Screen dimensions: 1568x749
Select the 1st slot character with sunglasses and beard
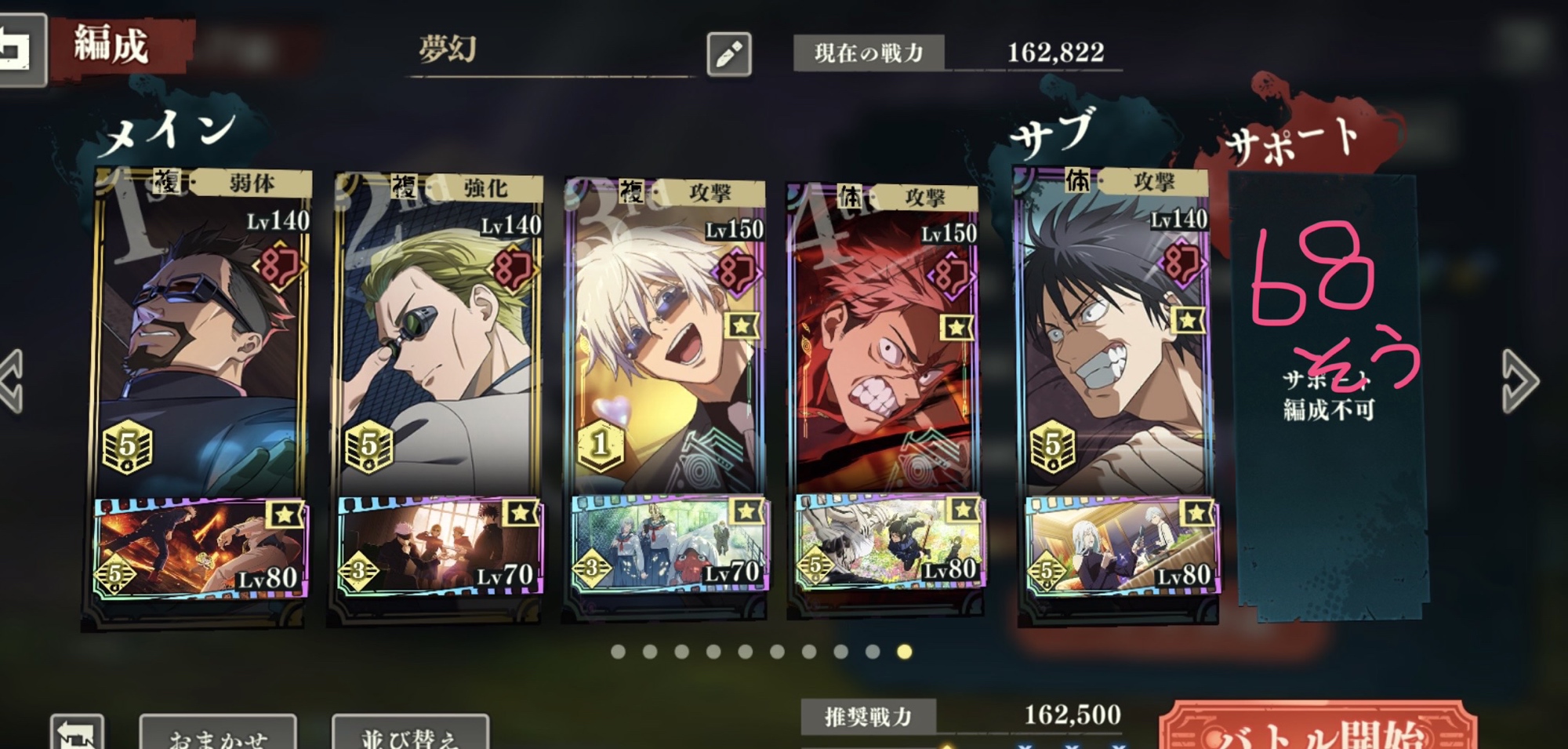pyautogui.click(x=201, y=337)
